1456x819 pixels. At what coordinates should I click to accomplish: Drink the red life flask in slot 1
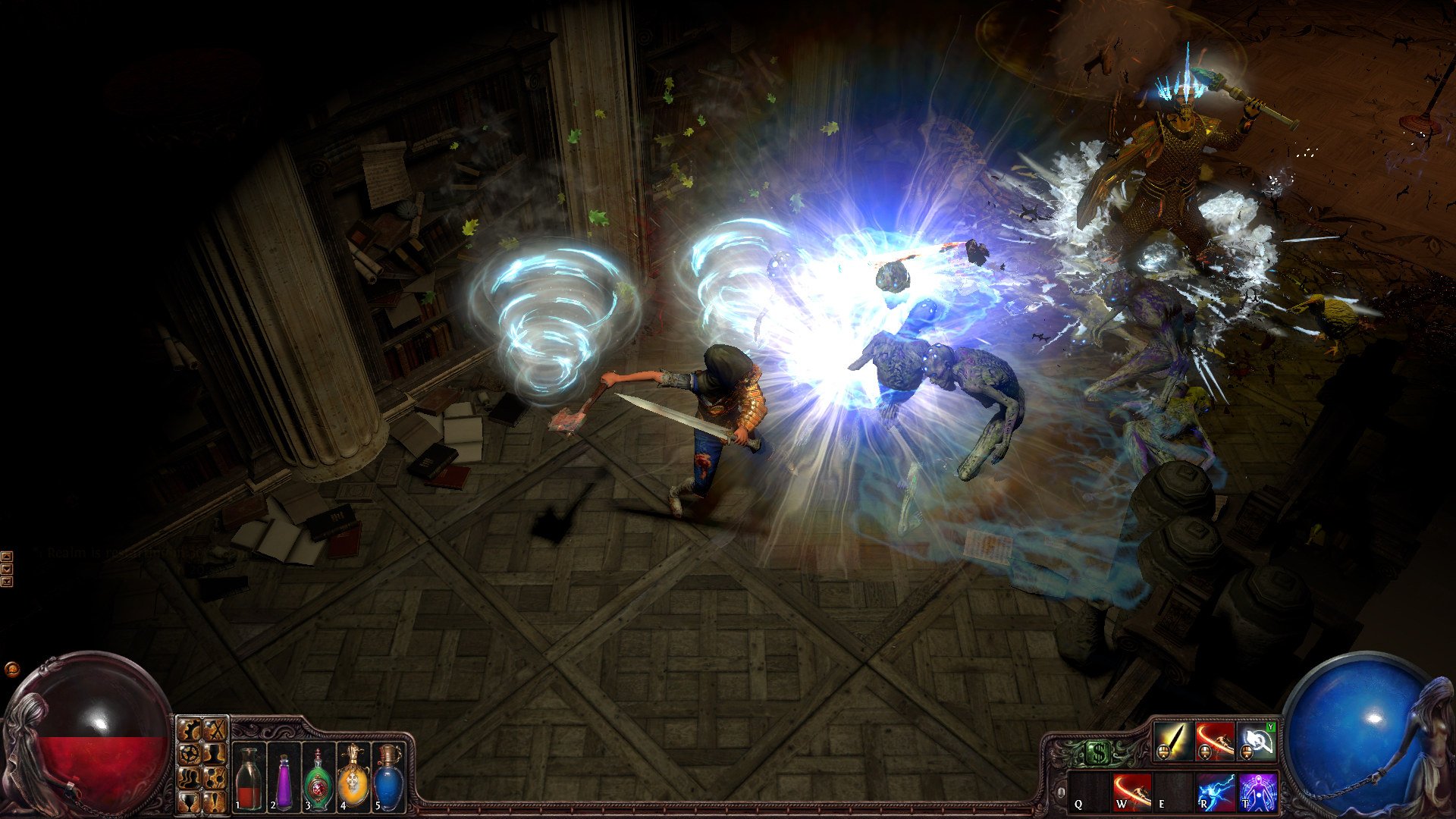[x=248, y=779]
